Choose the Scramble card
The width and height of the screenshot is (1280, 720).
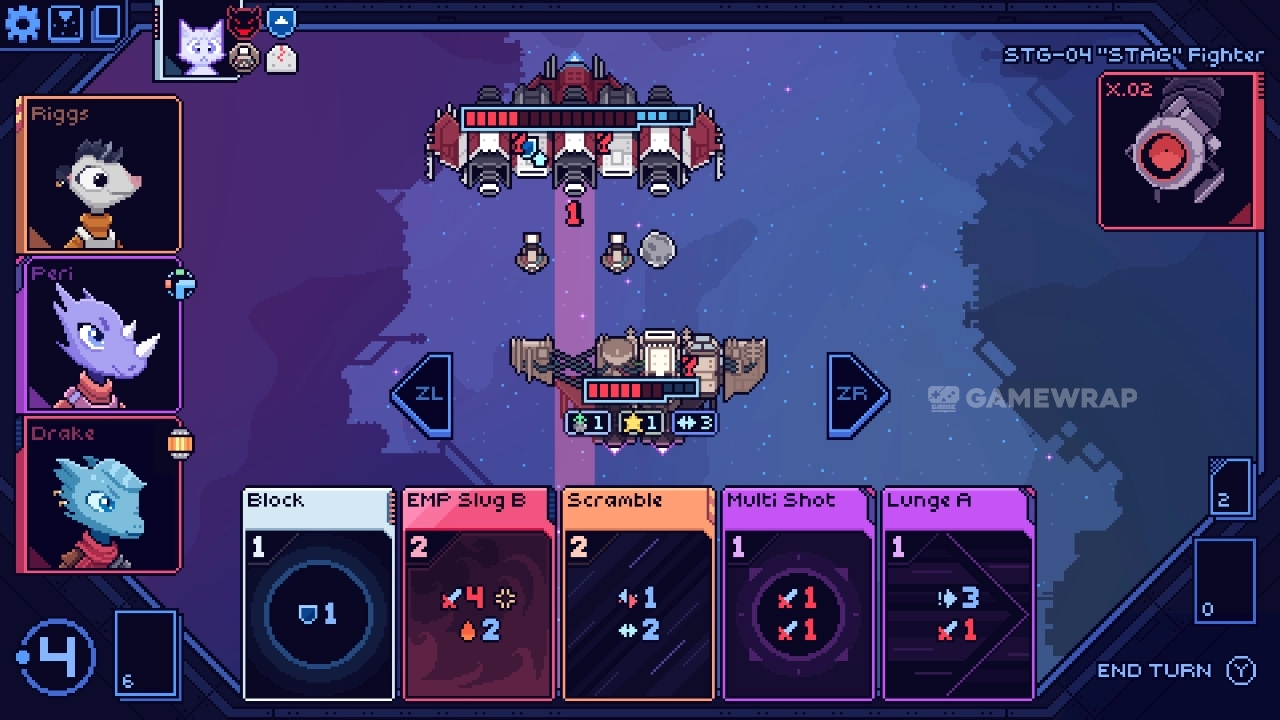[638, 594]
